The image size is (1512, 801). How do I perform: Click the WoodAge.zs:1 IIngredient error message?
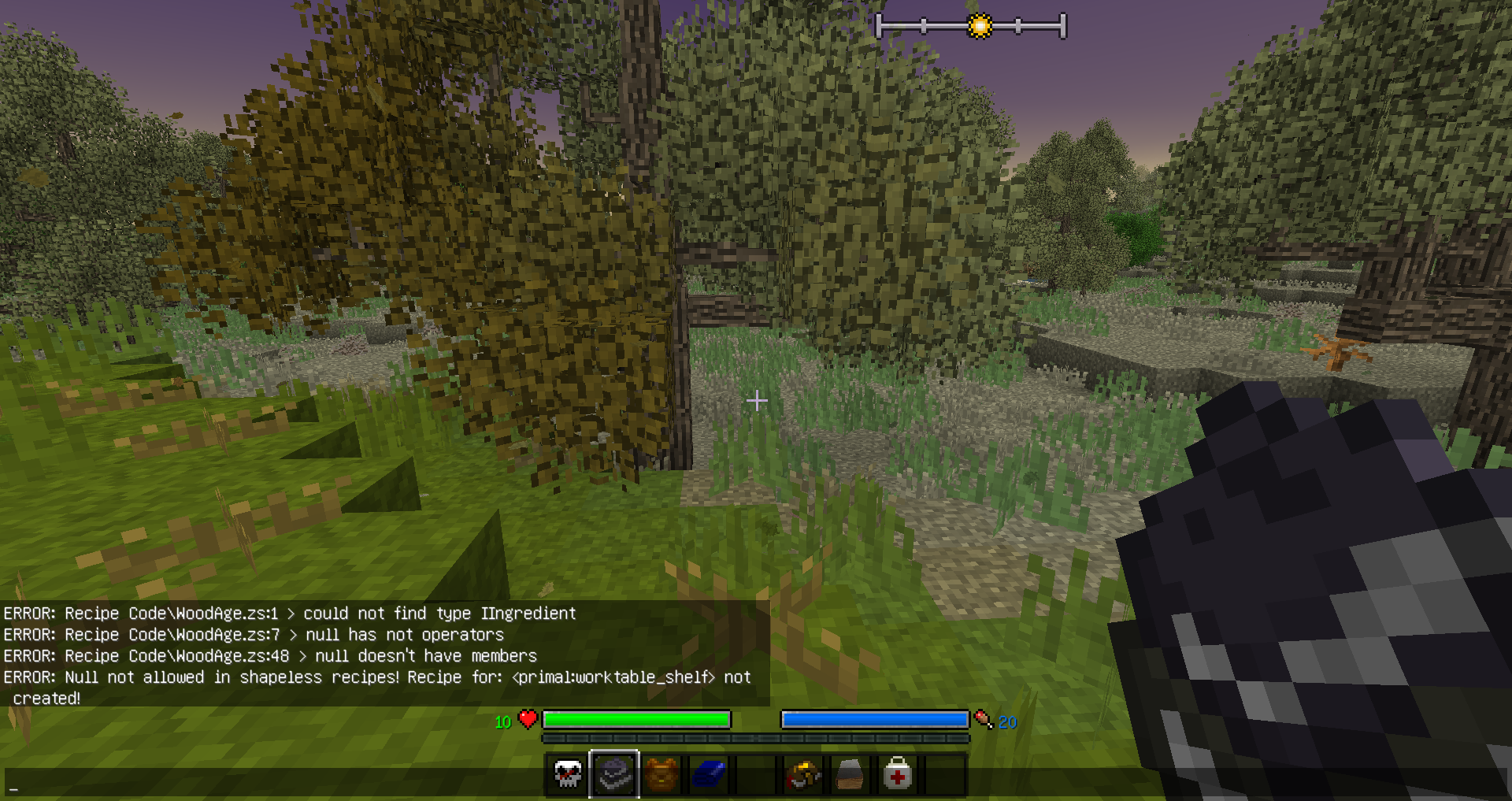point(288,614)
